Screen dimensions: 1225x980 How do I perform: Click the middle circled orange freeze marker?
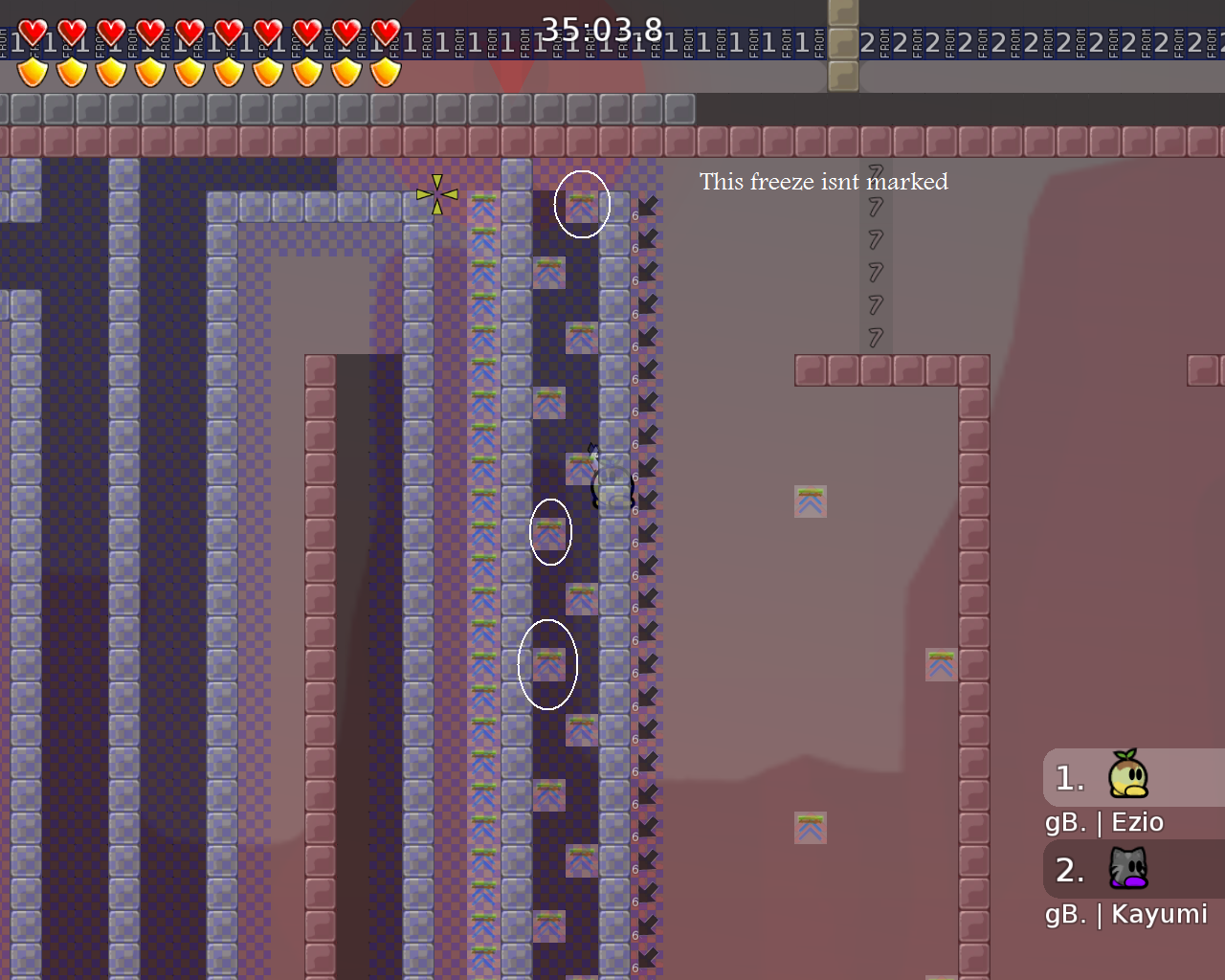pos(549,532)
